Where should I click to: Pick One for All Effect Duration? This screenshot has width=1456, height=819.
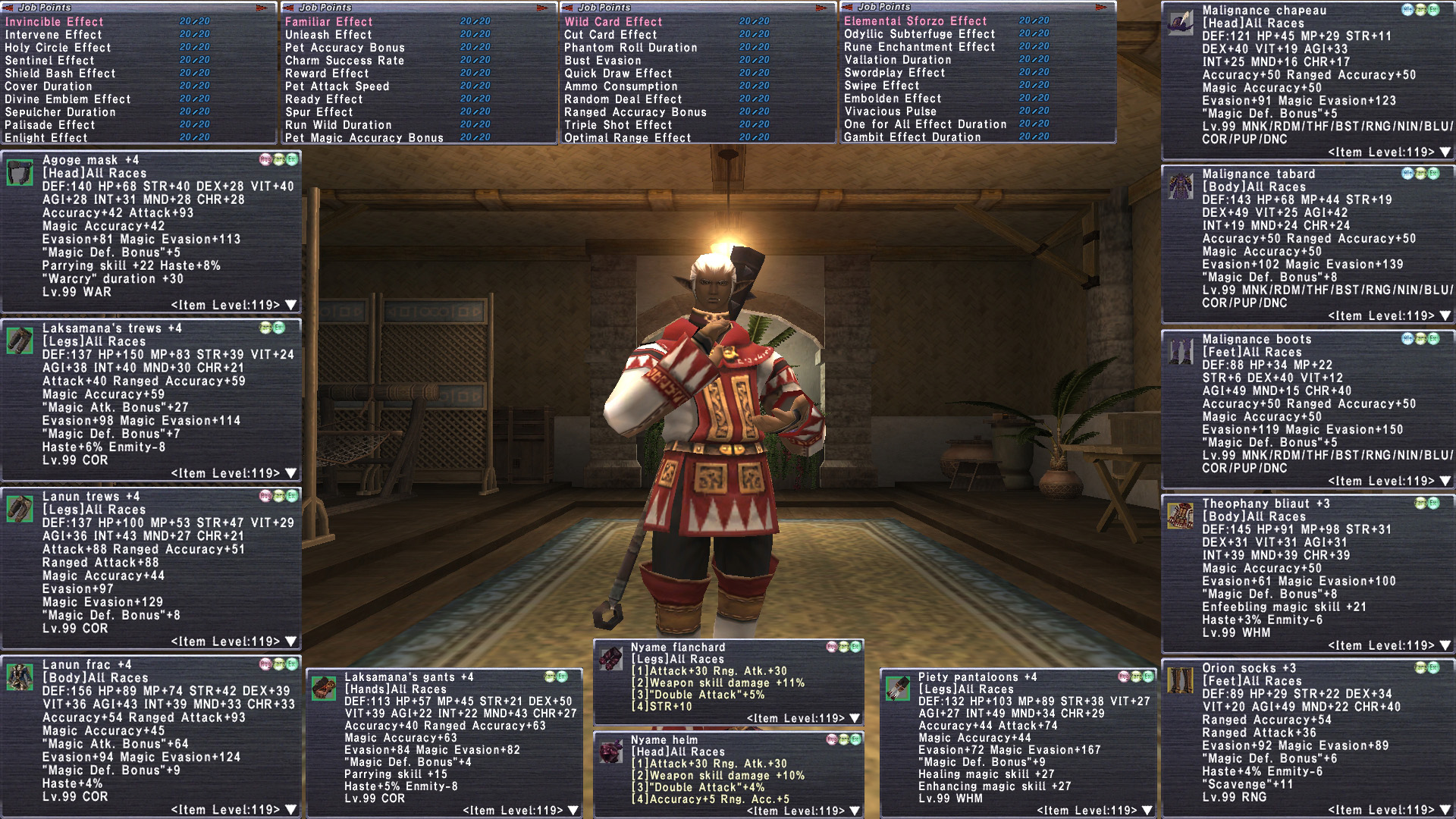(x=925, y=124)
